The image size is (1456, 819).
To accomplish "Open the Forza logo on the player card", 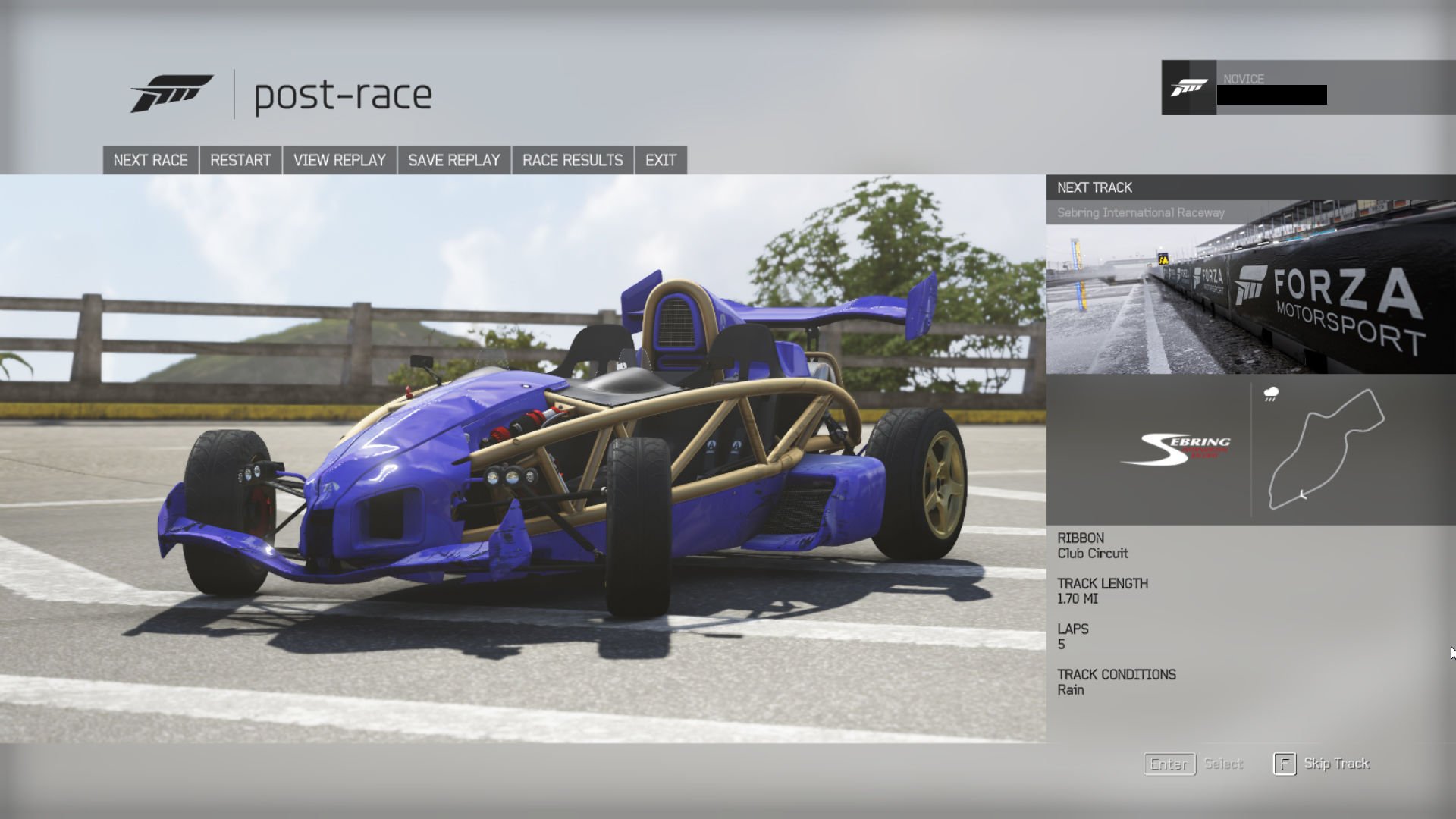I will tap(1188, 87).
